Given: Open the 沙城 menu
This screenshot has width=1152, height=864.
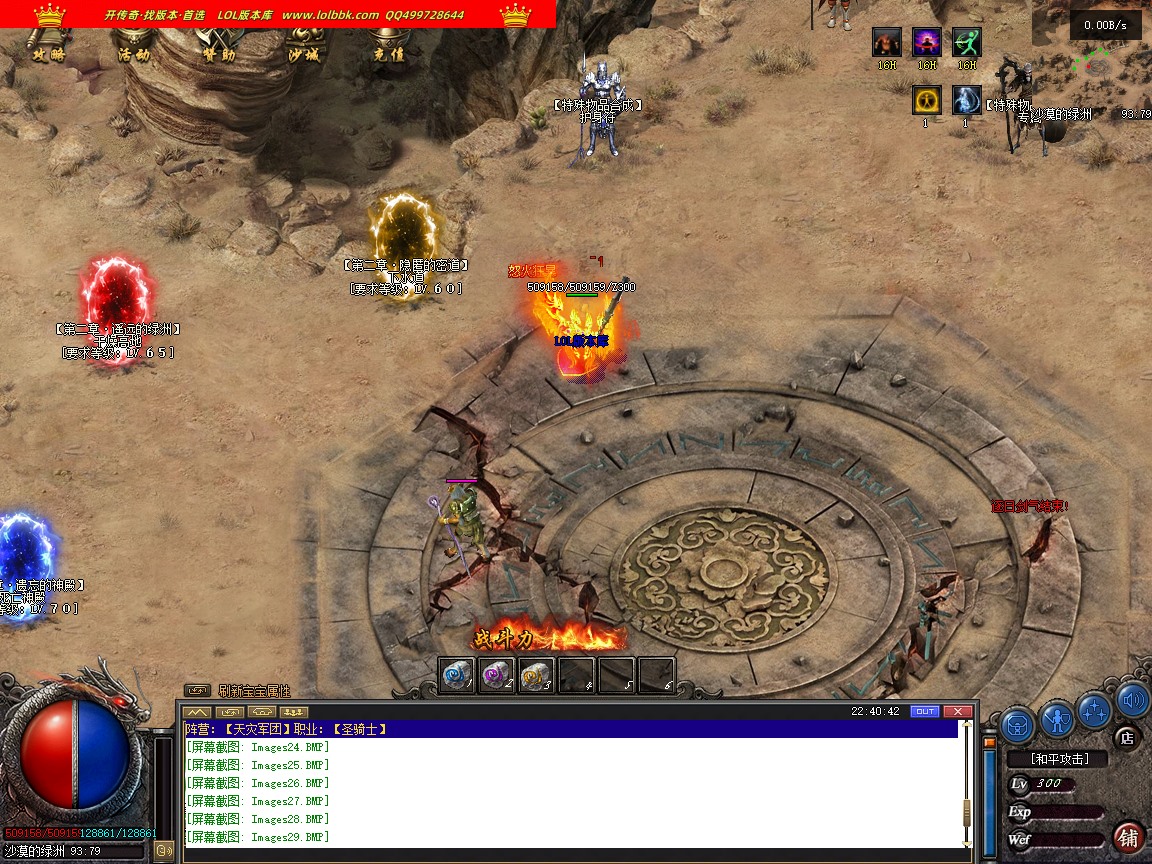Looking at the screenshot, I should (303, 54).
